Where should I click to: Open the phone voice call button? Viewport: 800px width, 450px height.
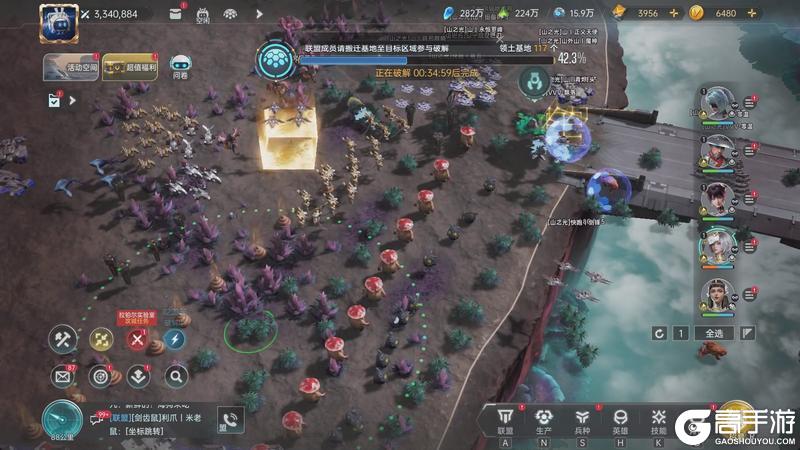(x=232, y=421)
